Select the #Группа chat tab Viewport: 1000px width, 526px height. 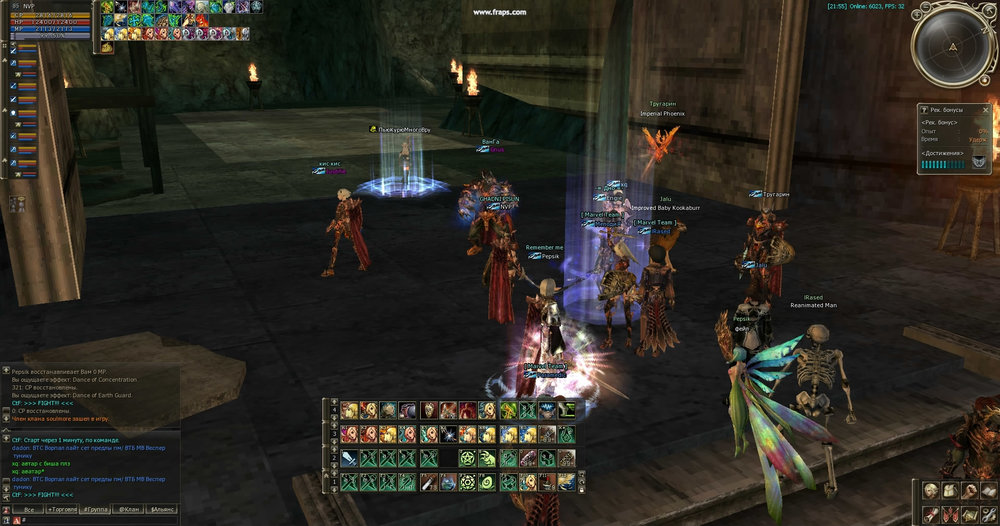point(97,509)
